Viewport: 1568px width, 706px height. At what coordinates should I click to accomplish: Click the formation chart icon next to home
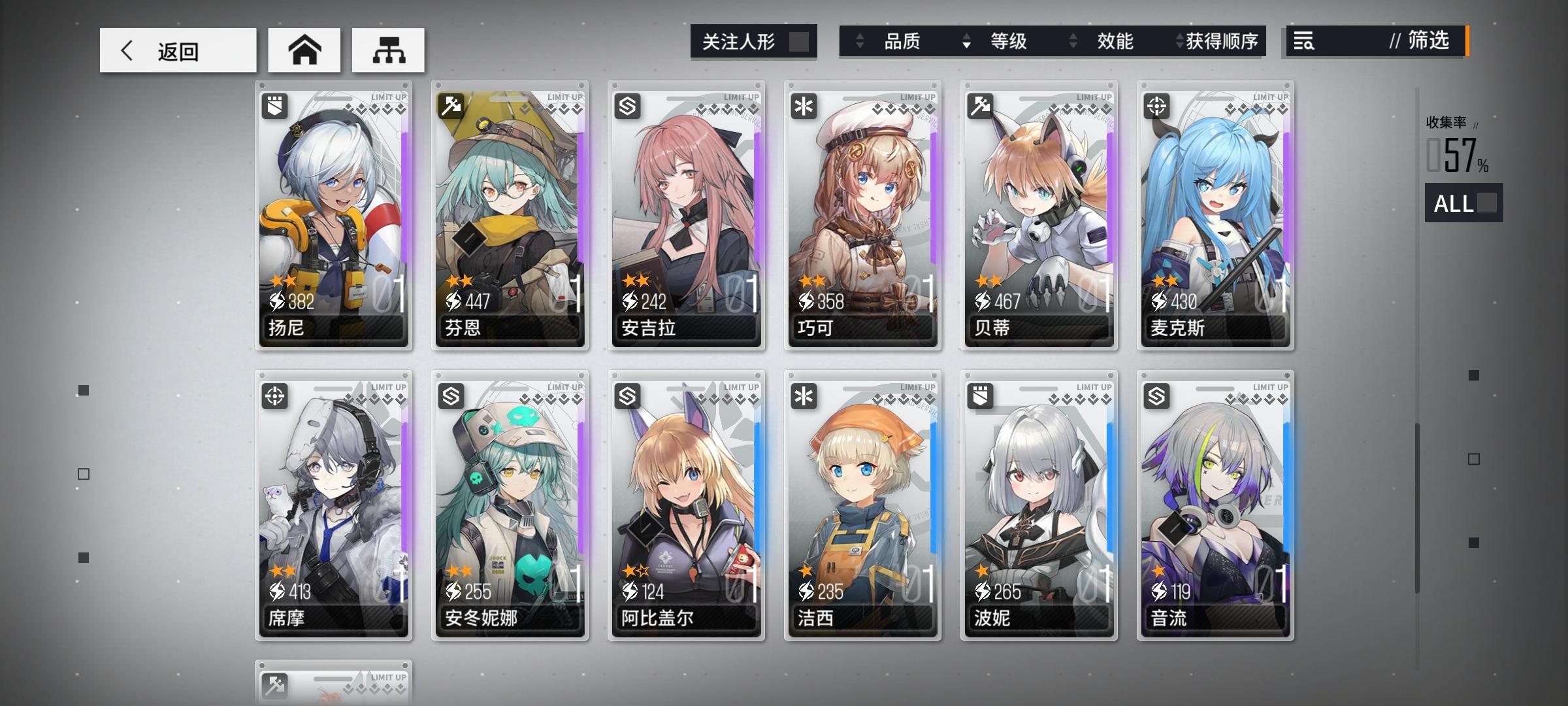point(388,49)
